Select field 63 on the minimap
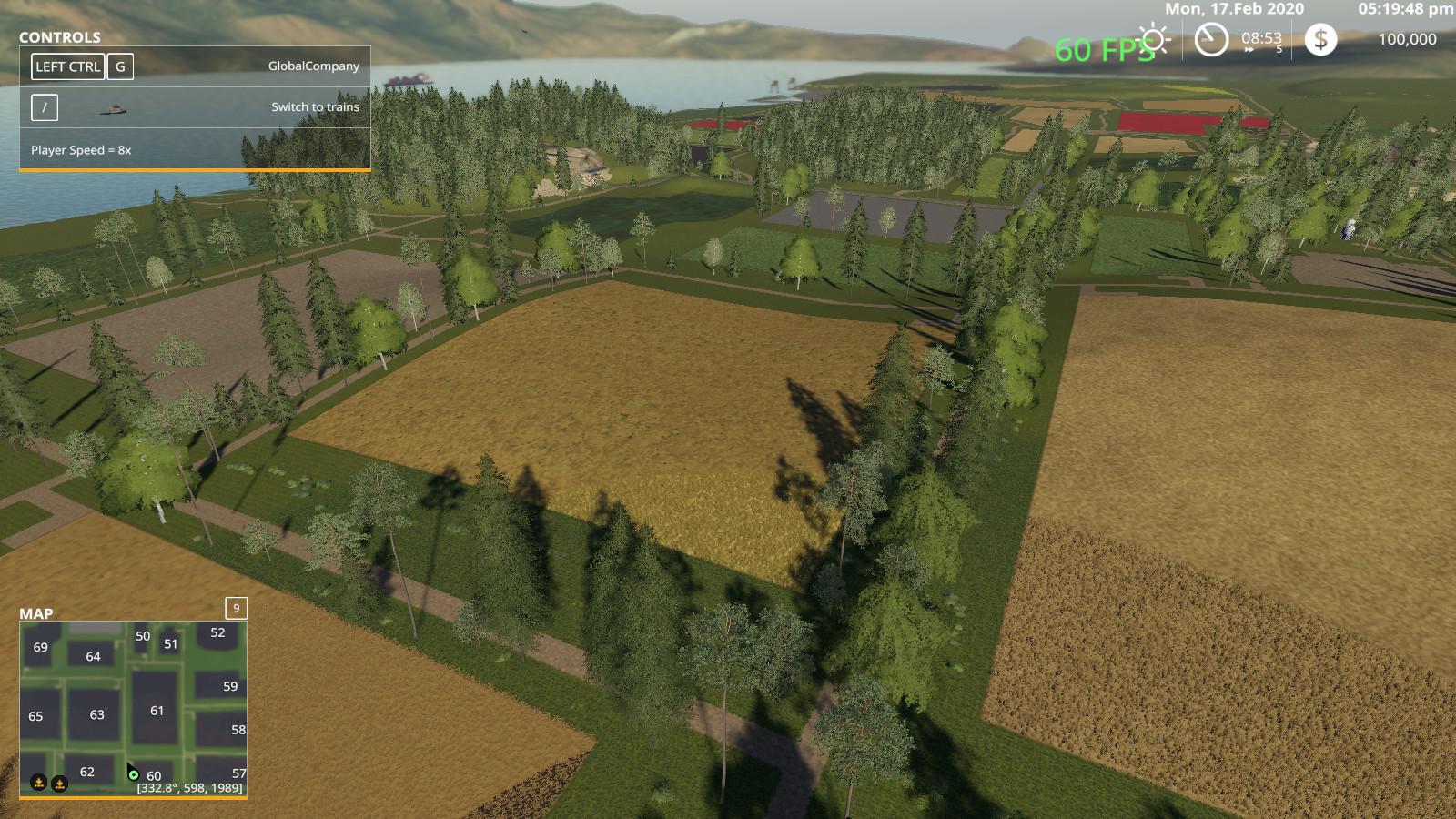 [x=96, y=714]
